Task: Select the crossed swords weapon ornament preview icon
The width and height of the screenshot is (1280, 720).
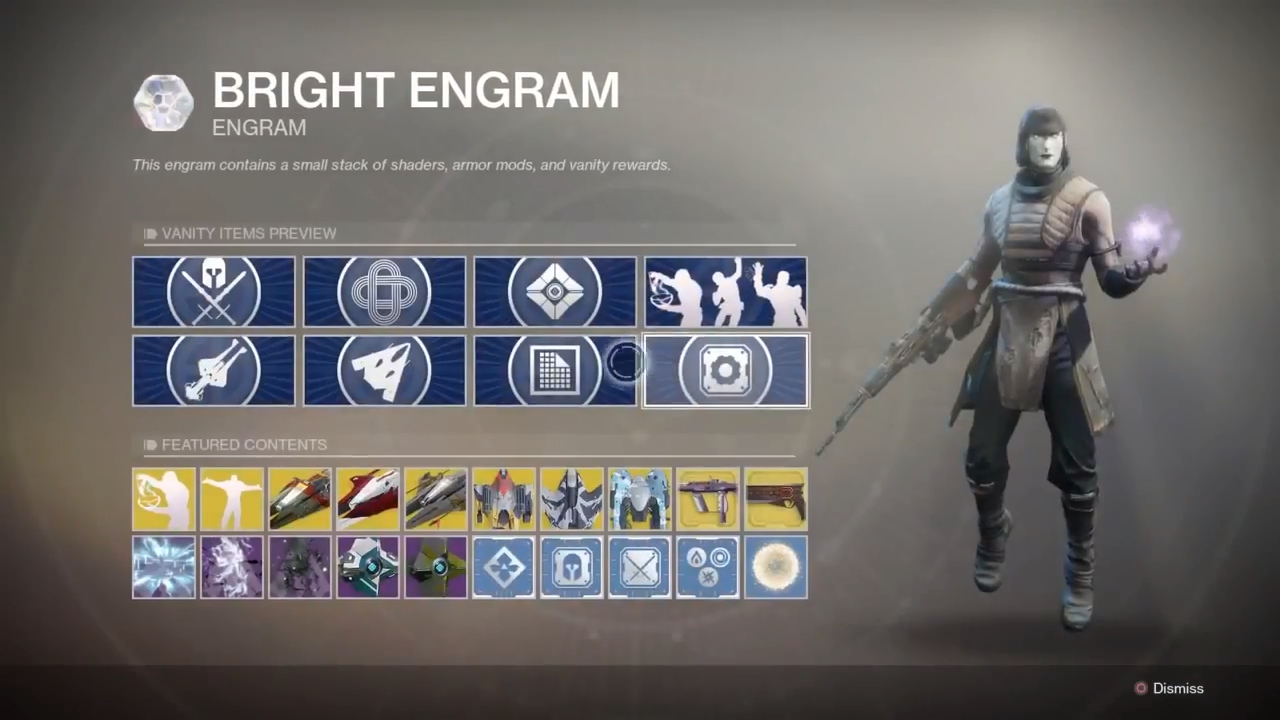Action: pyautogui.click(x=213, y=291)
